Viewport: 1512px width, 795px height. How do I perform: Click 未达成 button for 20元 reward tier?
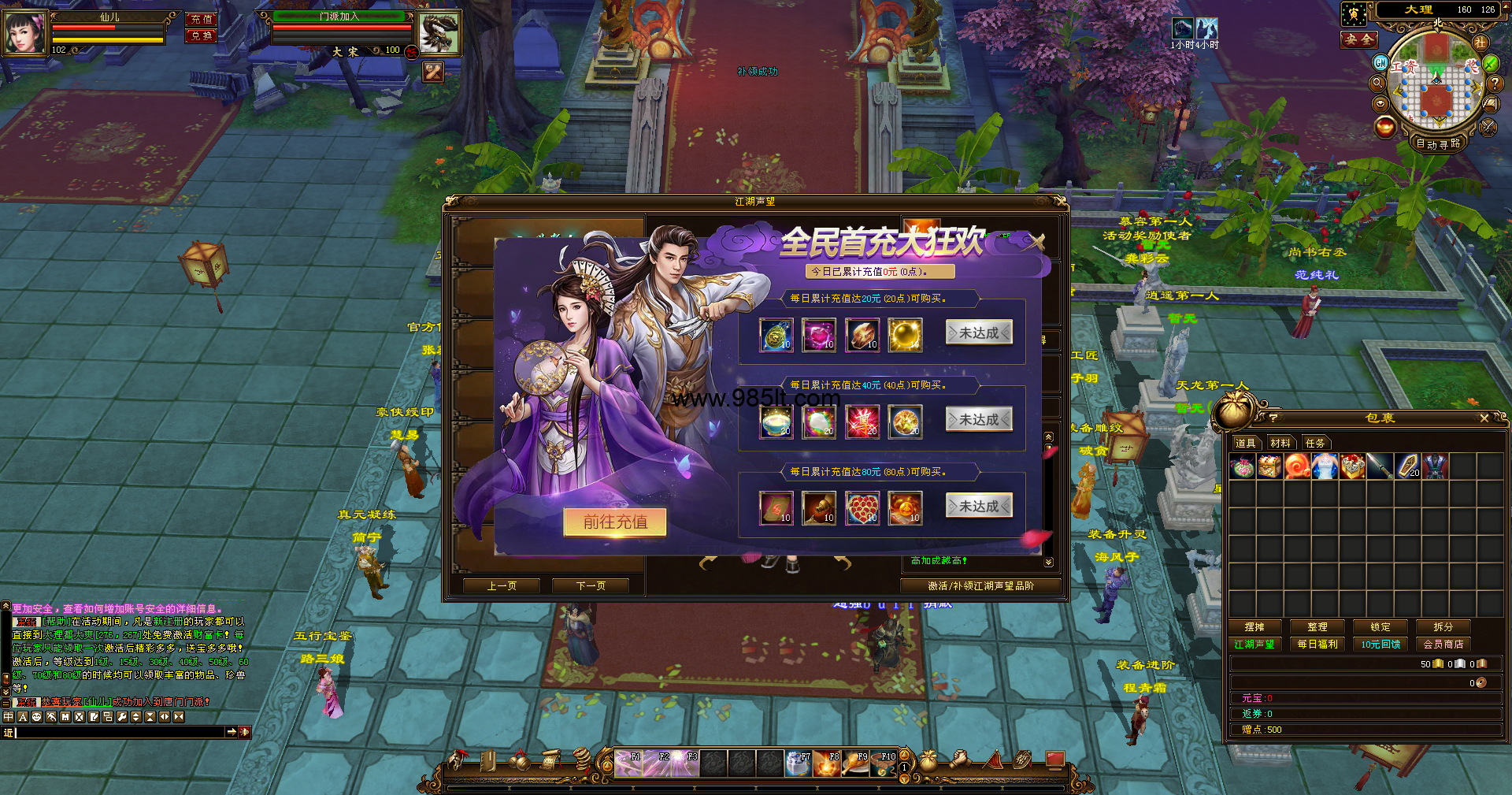tap(979, 333)
